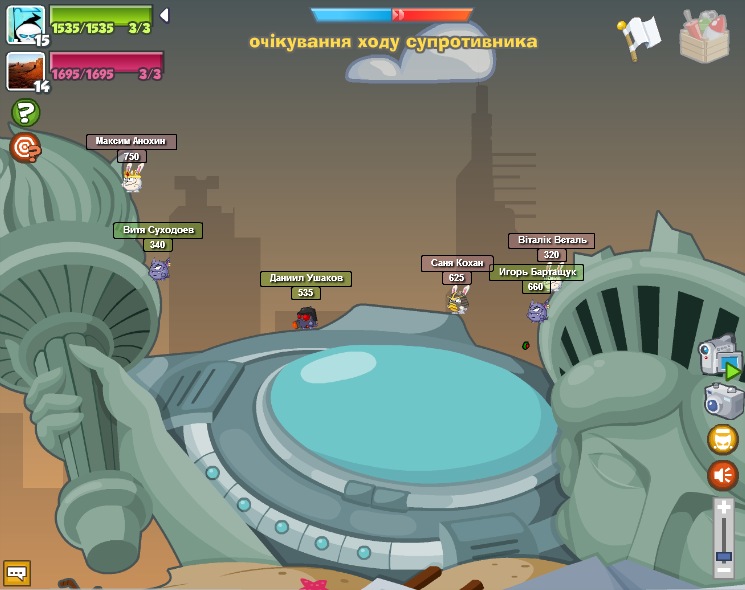Open help via green question mark button
The width and height of the screenshot is (745, 590).
point(25,112)
